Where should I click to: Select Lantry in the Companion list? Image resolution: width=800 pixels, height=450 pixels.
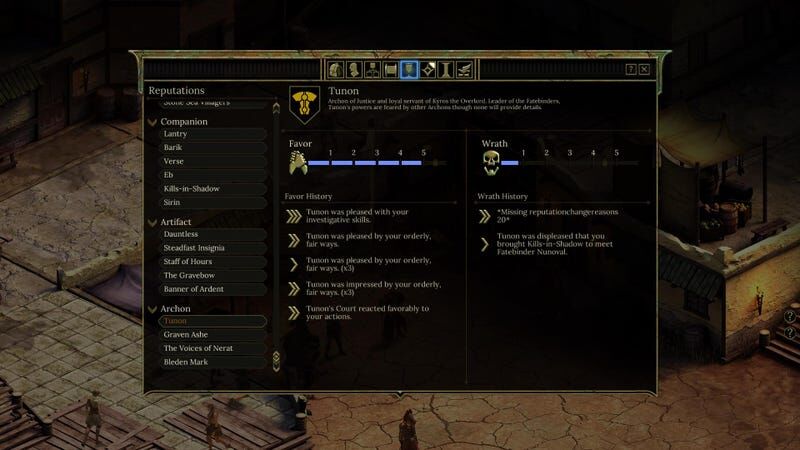coord(175,134)
